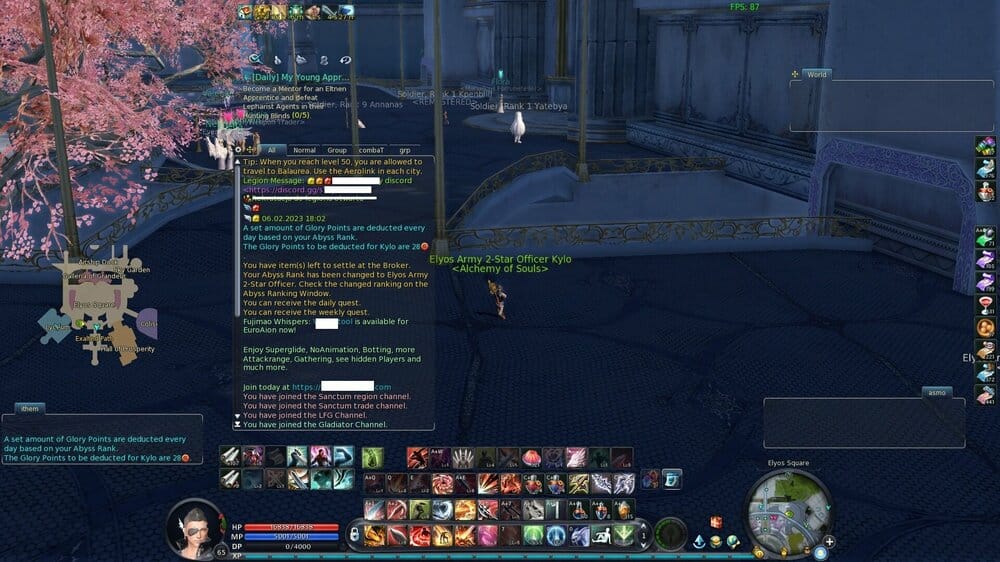Click the blue up-arrow icon near minimap
Screen dimensions: 1000x562
pyautogui.click(x=699, y=542)
